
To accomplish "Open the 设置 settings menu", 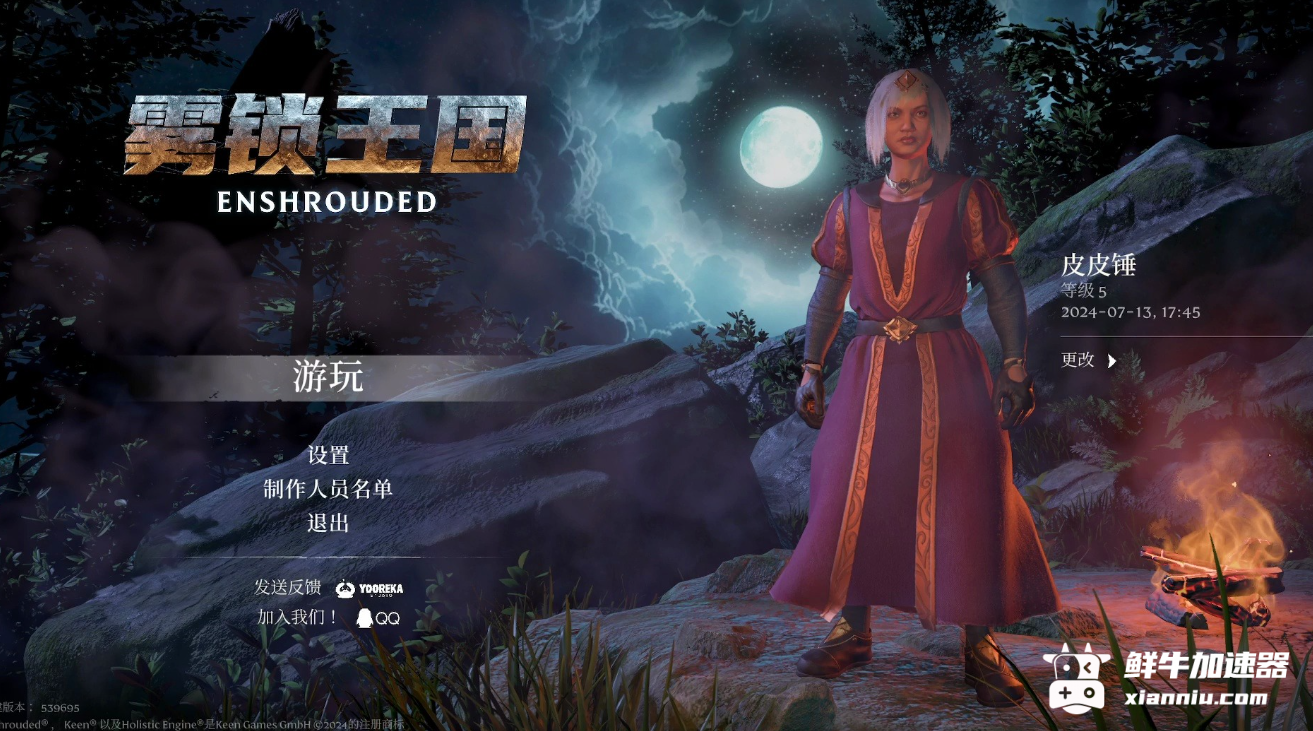I will point(328,455).
